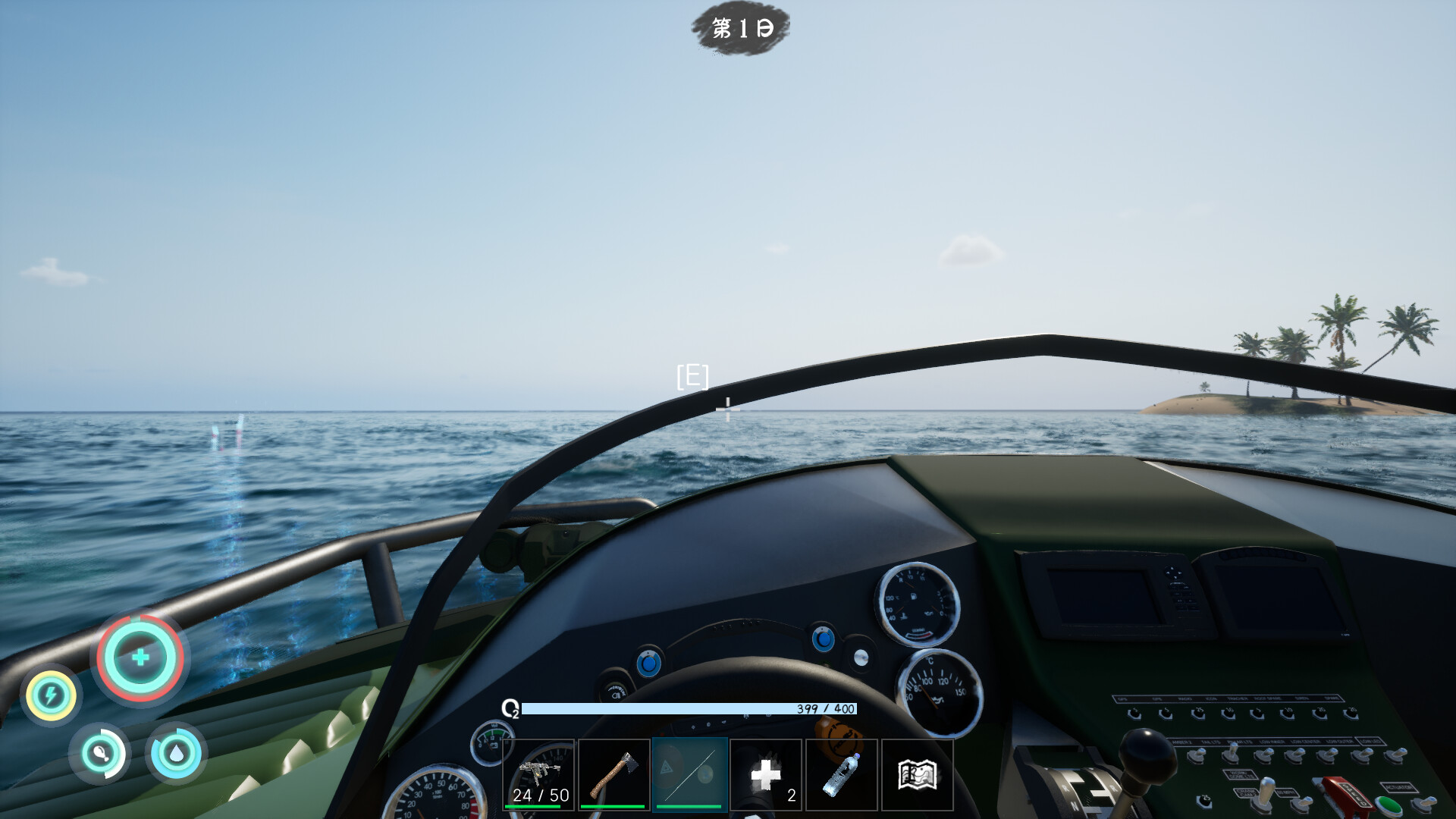The height and width of the screenshot is (819, 1456).
Task: Pull the red SPEED lever
Action: pyautogui.click(x=1348, y=793)
